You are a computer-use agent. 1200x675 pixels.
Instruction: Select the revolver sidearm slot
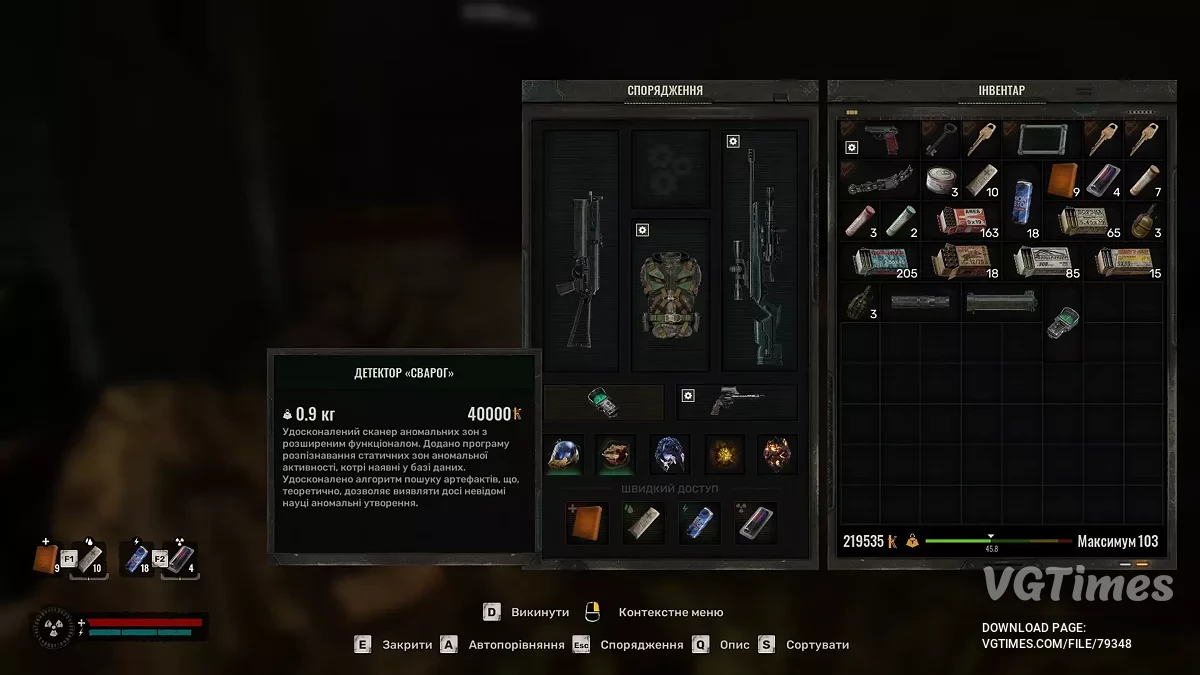[x=737, y=402]
